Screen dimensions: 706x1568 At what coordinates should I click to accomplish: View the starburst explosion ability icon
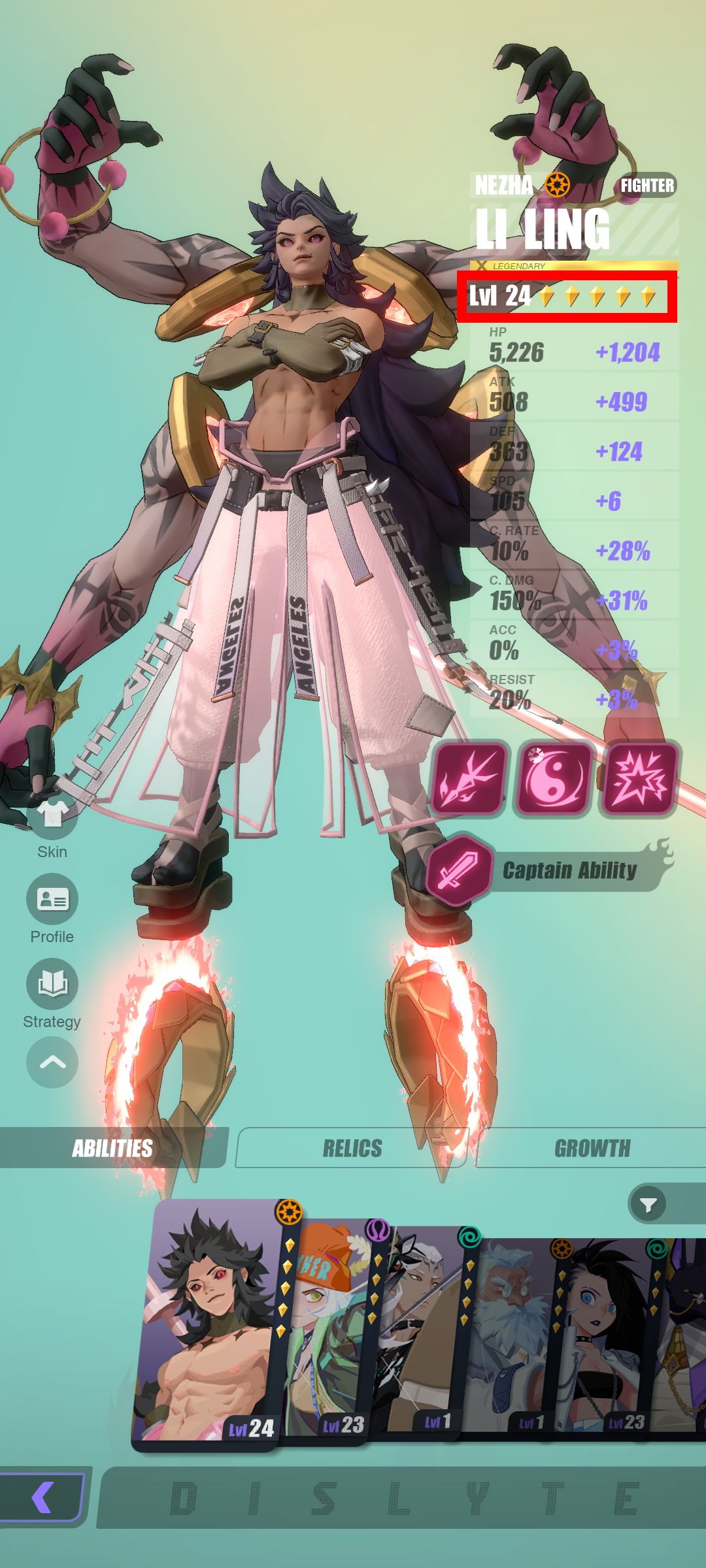[x=639, y=778]
